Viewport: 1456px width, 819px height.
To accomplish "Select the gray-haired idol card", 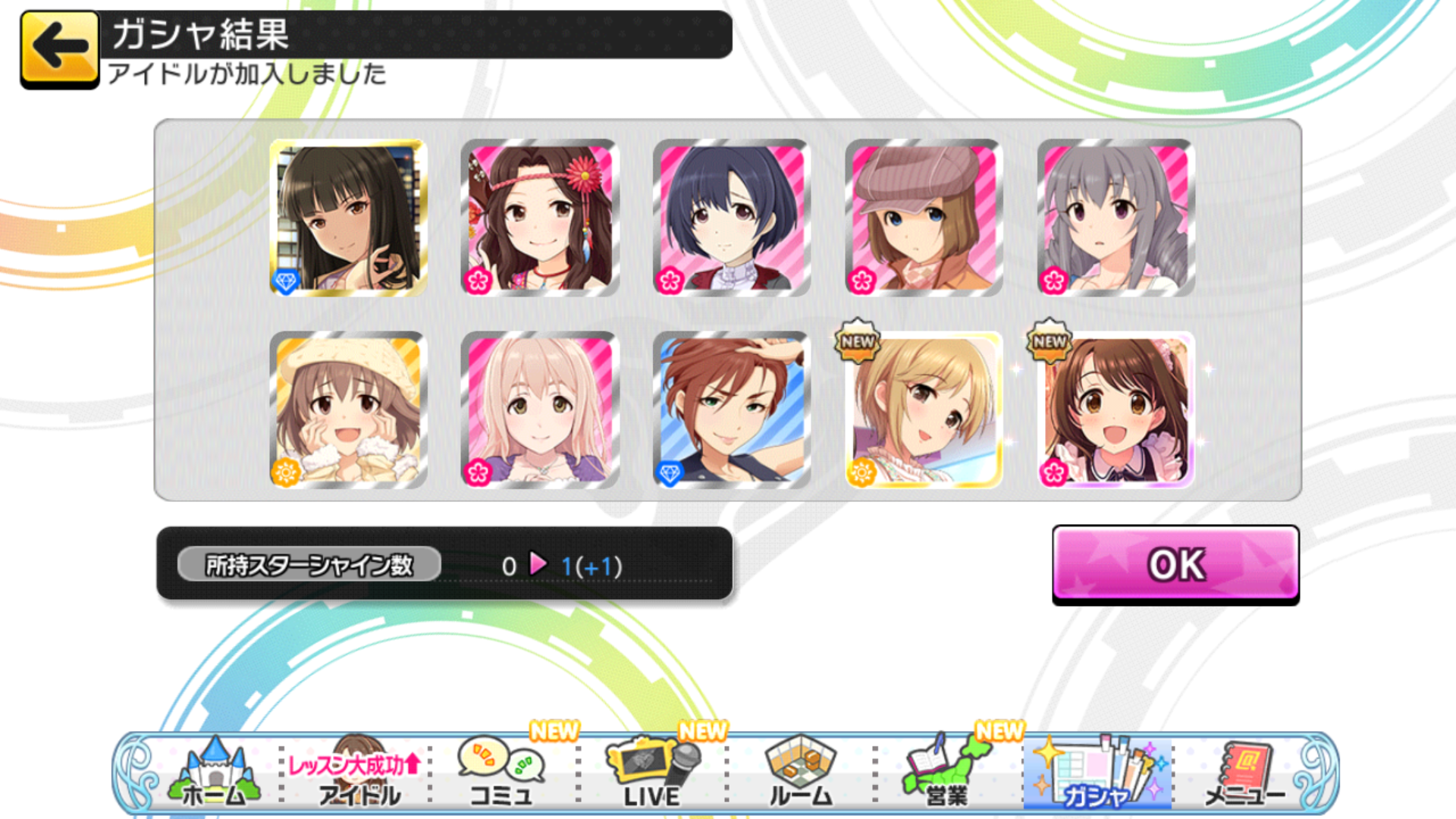I will tap(1116, 218).
